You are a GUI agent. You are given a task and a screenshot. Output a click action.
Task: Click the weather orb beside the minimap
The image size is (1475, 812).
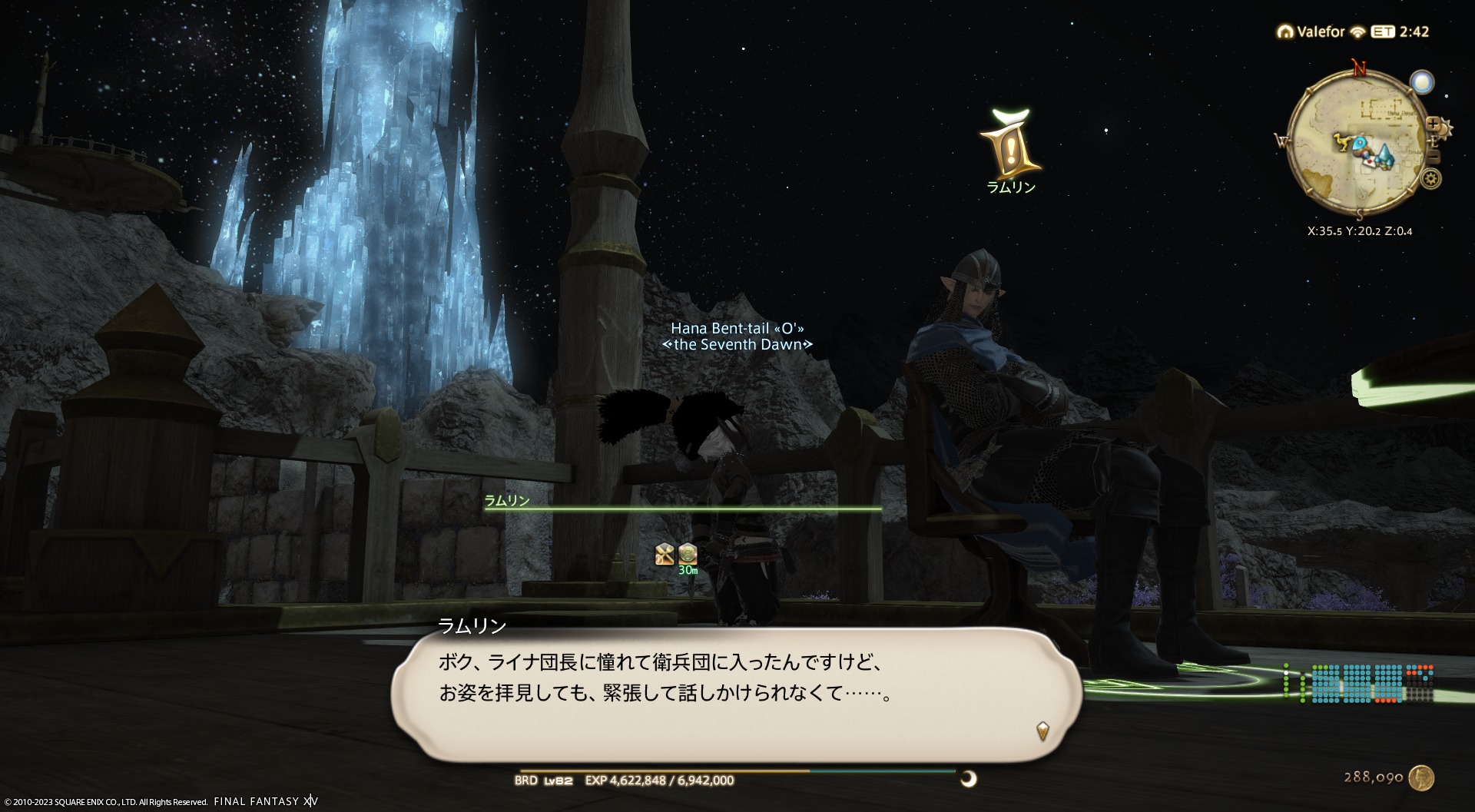(1422, 82)
